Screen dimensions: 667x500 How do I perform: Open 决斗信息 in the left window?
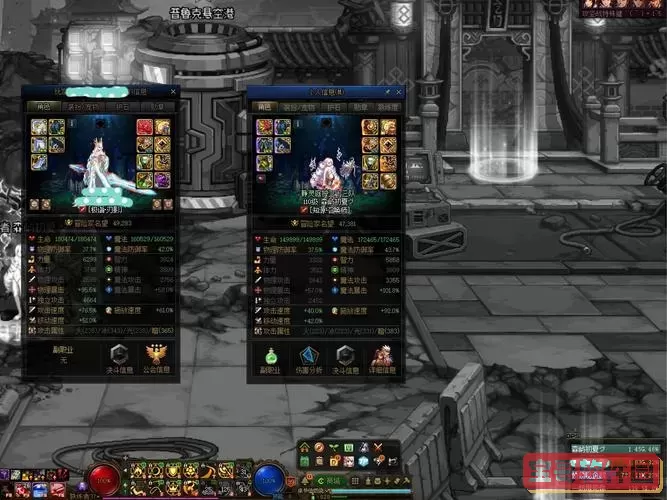tap(120, 356)
